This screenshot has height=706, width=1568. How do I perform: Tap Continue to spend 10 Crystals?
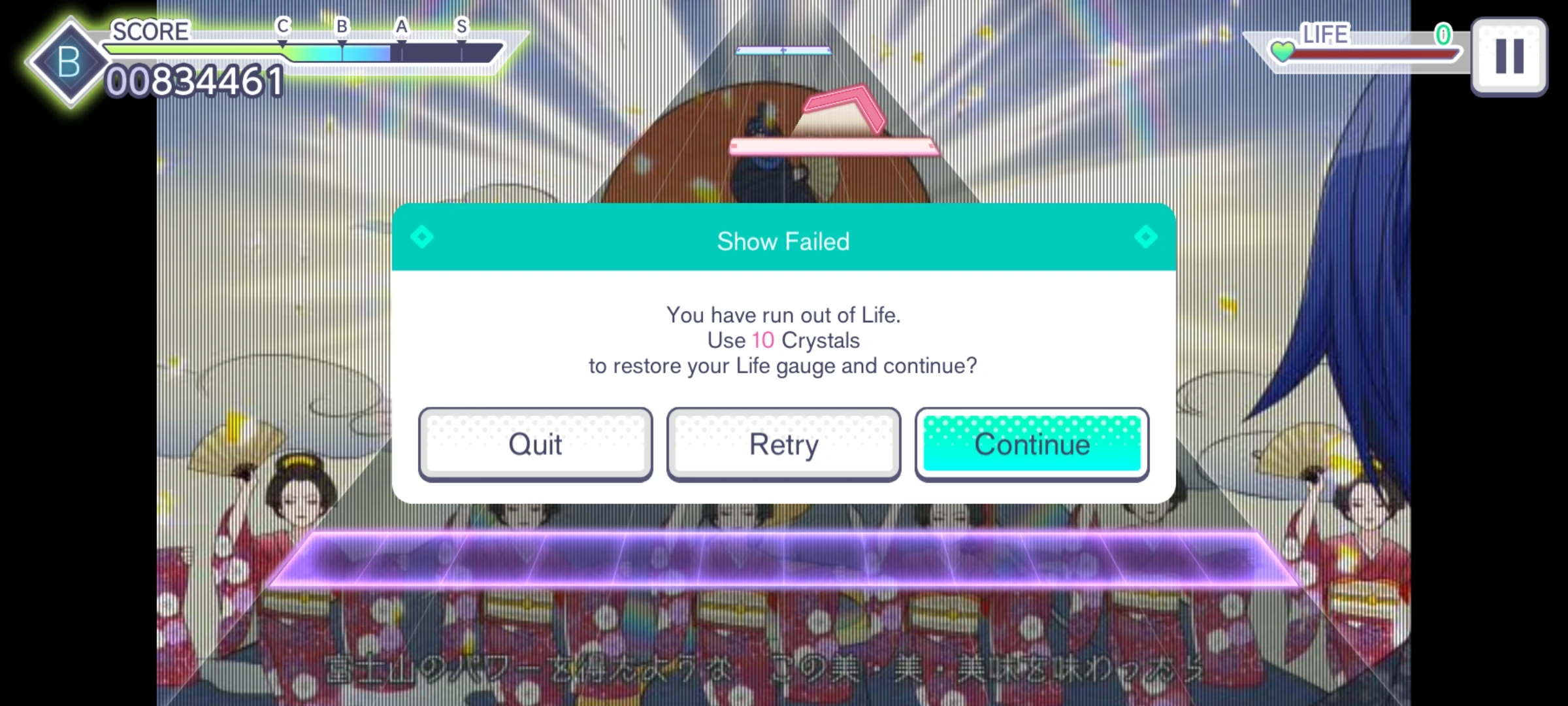(x=1031, y=444)
